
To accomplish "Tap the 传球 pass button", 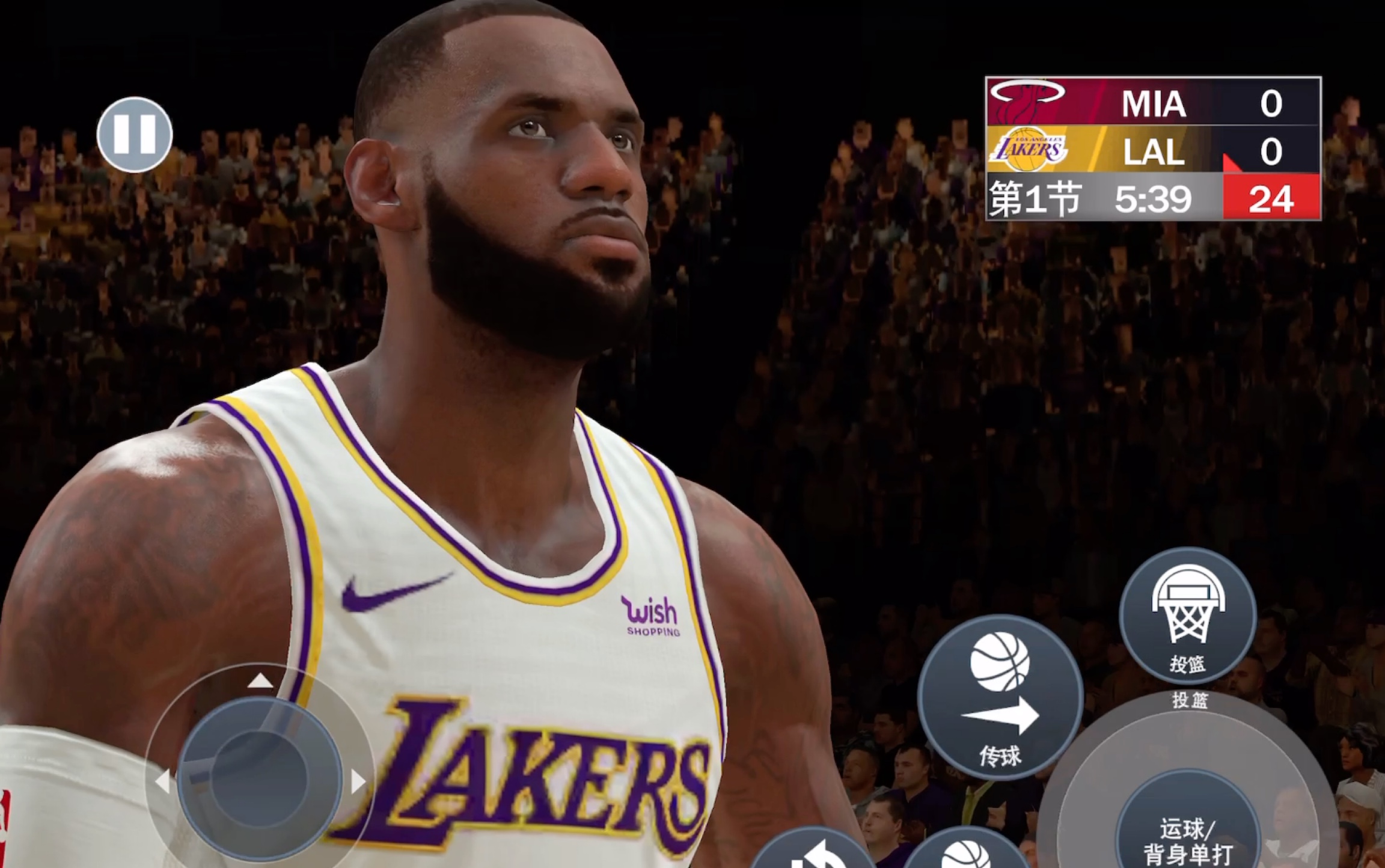I will 1000,697.
